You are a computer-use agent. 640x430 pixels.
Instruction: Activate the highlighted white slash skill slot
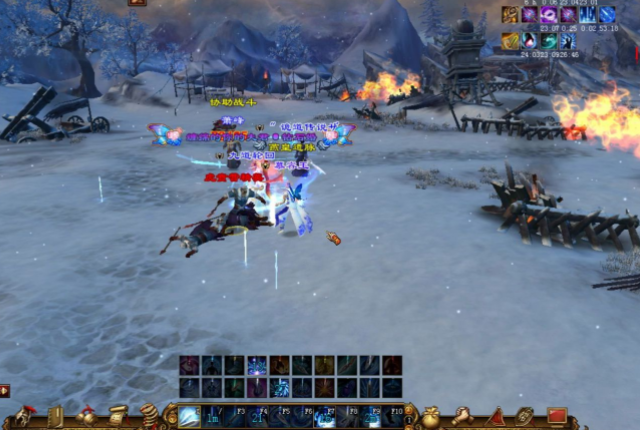(x=189, y=416)
